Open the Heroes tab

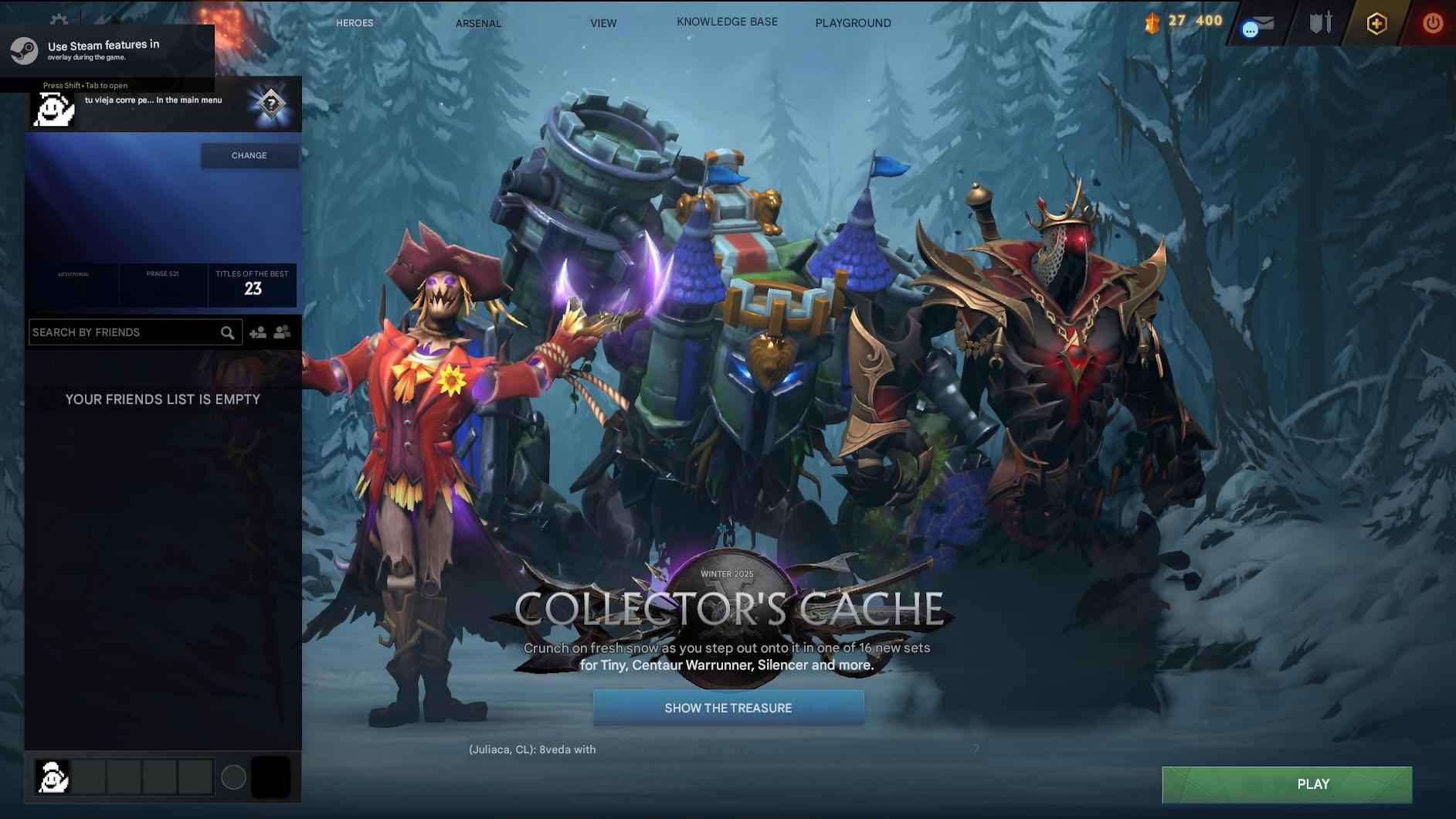coord(354,22)
